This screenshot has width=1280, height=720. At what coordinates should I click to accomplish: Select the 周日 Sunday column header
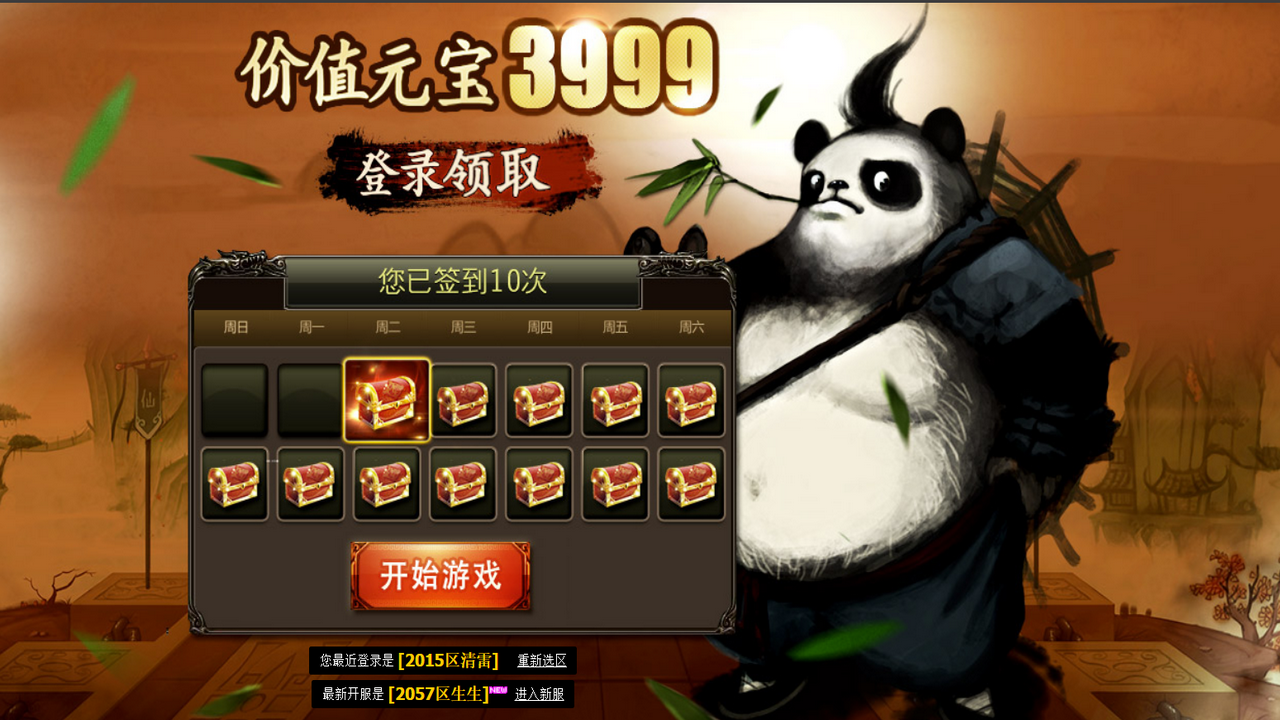coord(235,326)
